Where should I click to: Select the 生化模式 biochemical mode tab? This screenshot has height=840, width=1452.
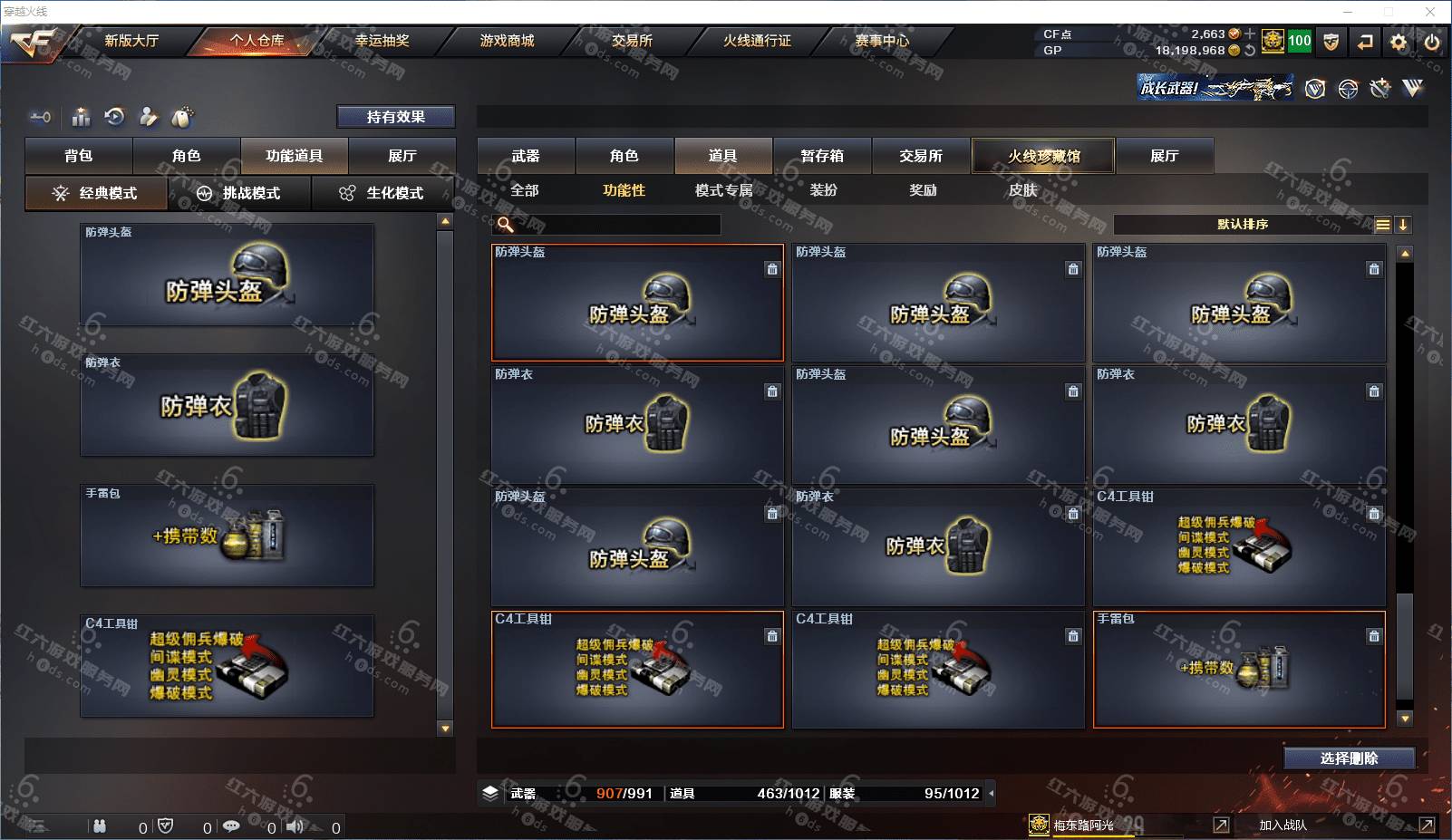click(x=382, y=193)
